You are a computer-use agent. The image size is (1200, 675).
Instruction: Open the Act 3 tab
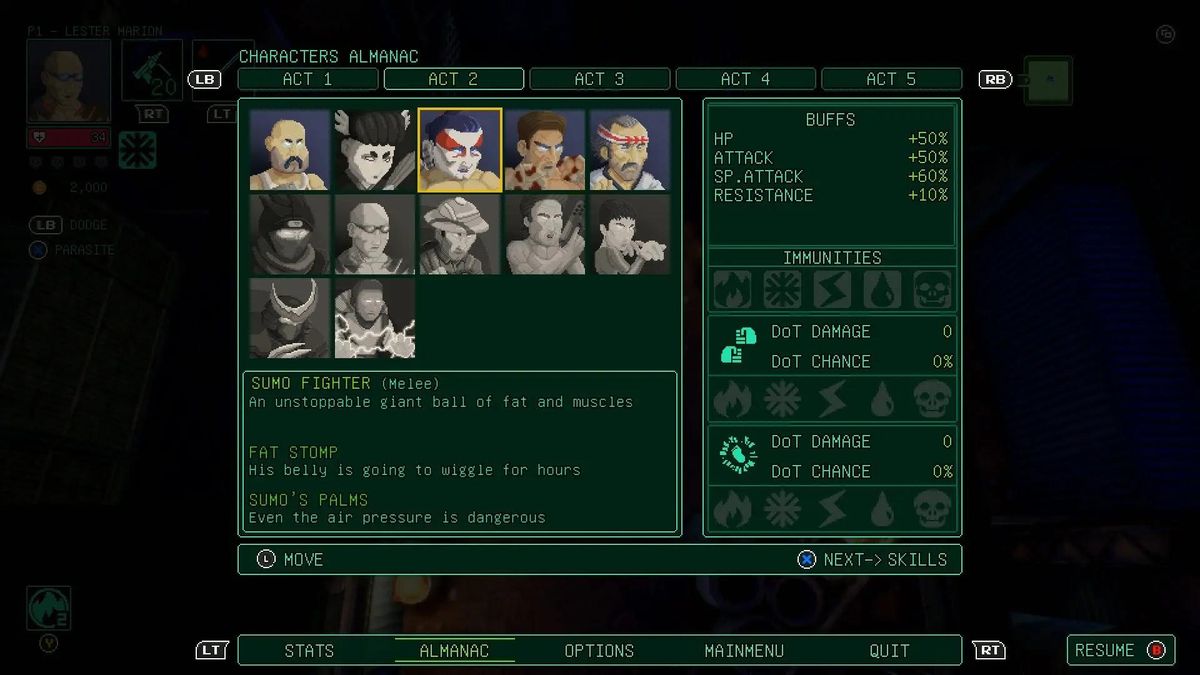coord(599,79)
